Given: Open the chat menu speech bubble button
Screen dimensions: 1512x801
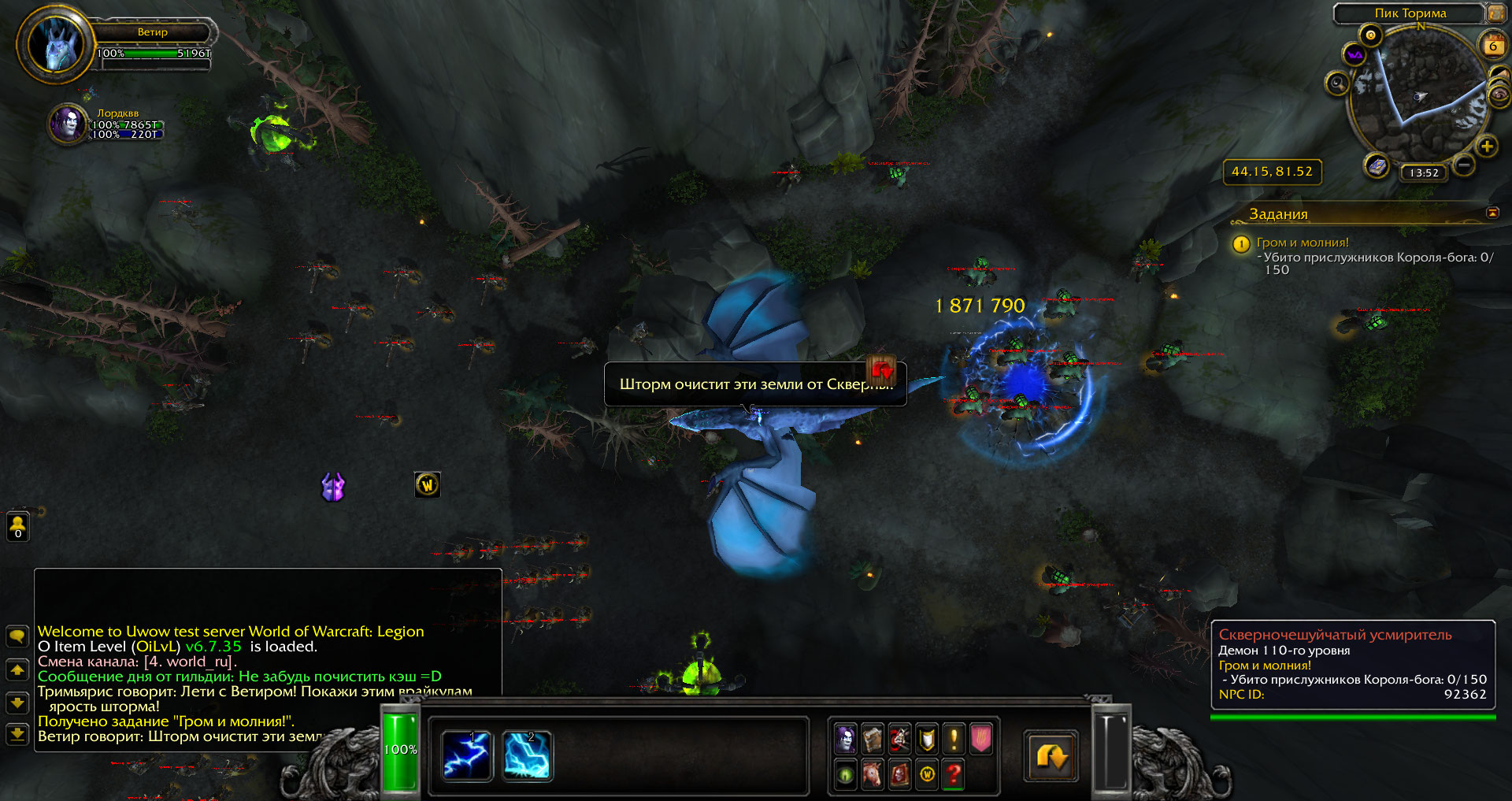Looking at the screenshot, I should coord(17,636).
